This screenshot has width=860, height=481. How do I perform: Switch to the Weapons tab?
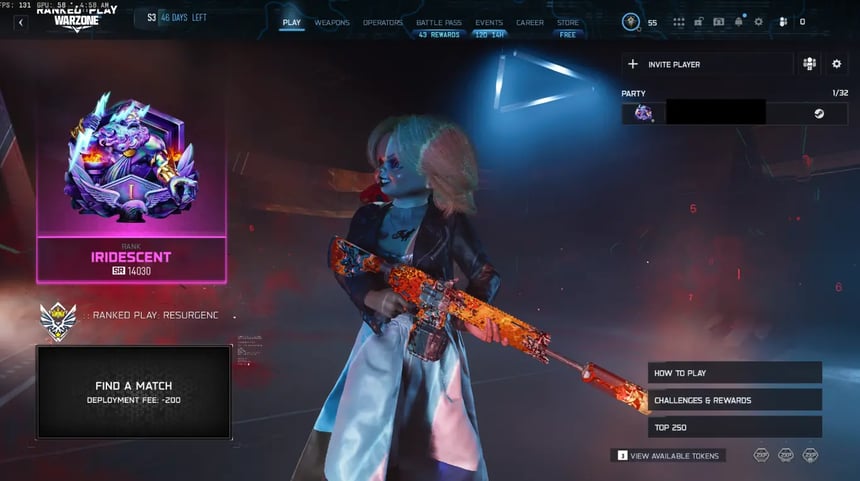pos(332,22)
